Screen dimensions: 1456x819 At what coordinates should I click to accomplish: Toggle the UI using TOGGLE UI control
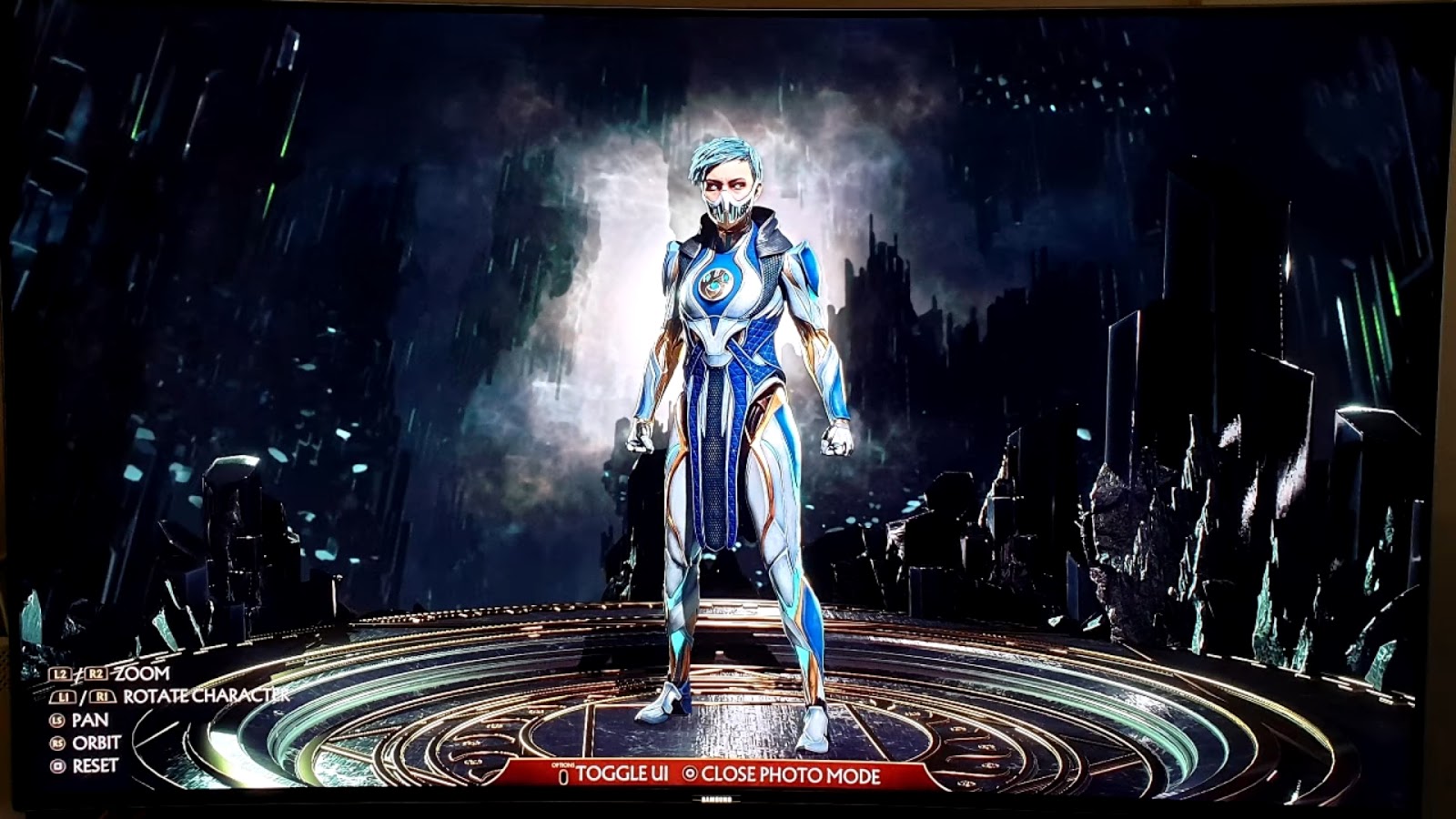(622, 773)
